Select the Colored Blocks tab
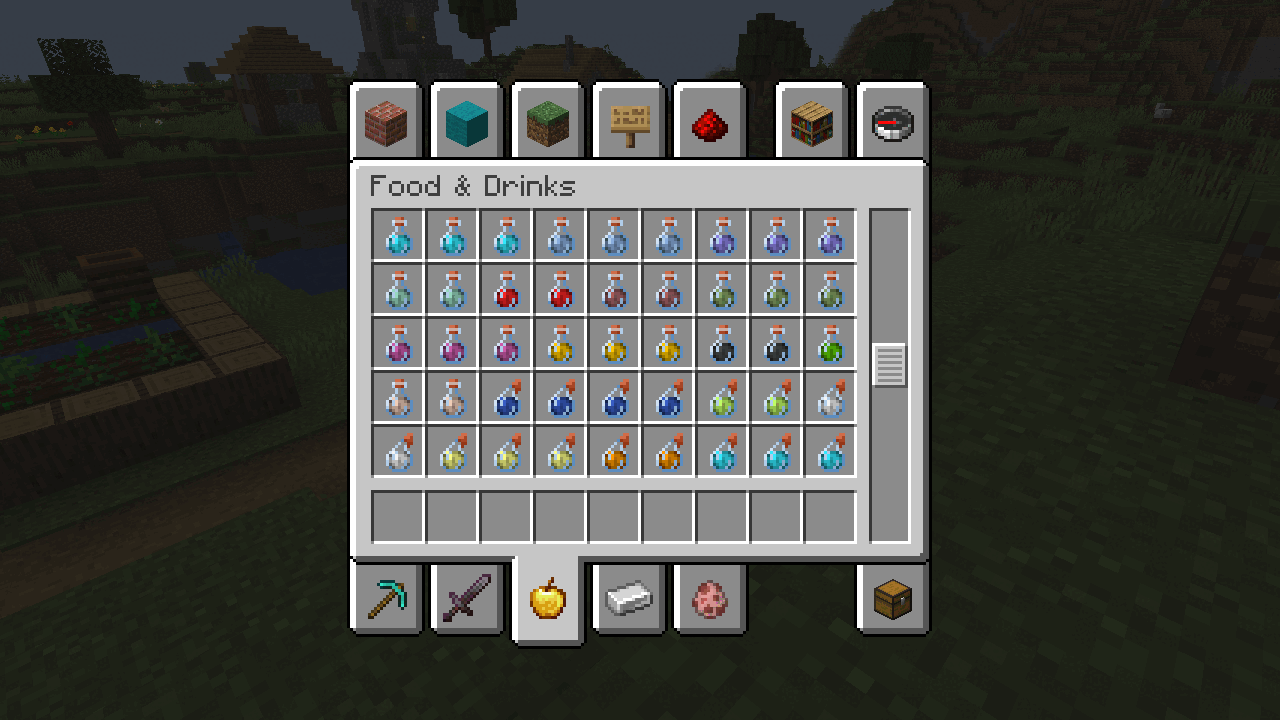This screenshot has height=720, width=1280. point(467,122)
